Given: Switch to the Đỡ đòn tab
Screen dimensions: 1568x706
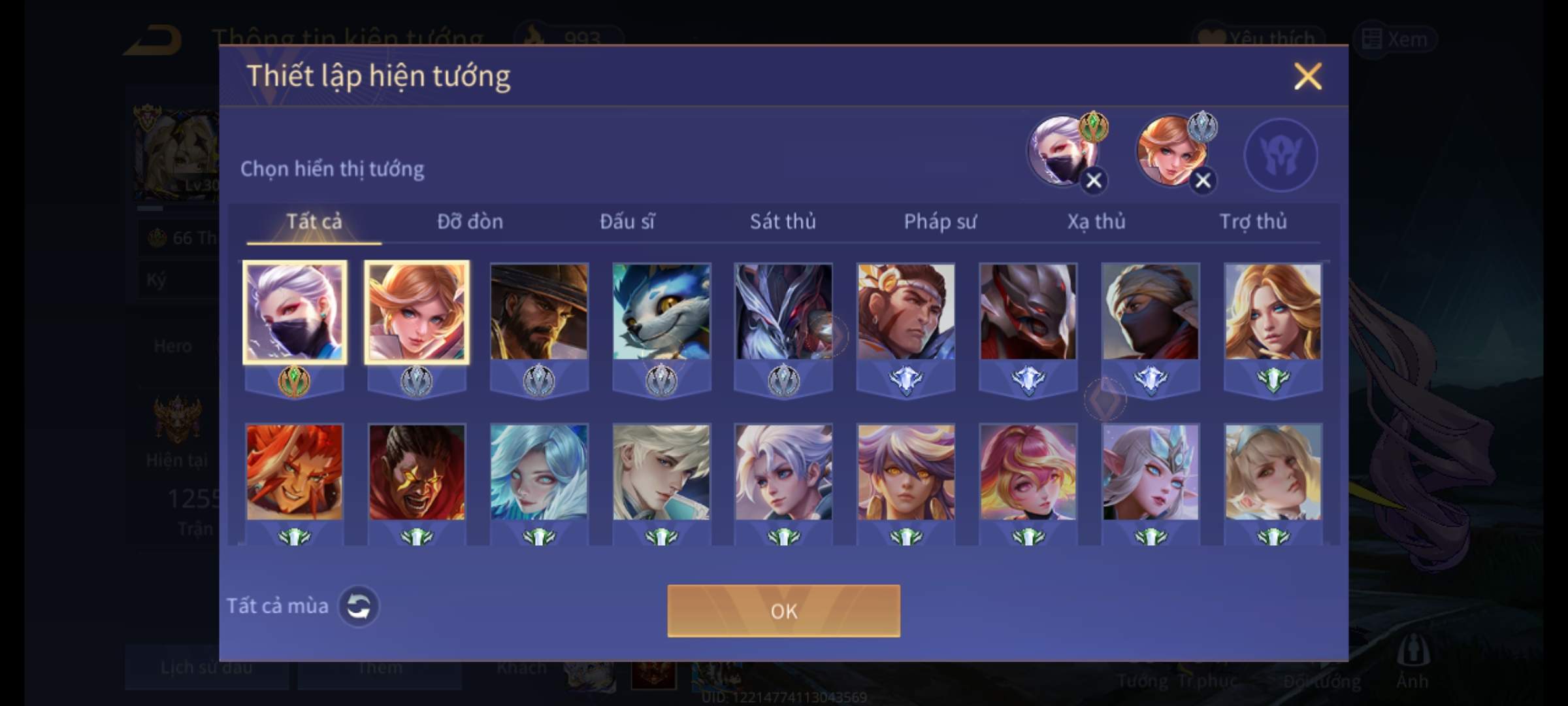Looking at the screenshot, I should pos(470,222).
